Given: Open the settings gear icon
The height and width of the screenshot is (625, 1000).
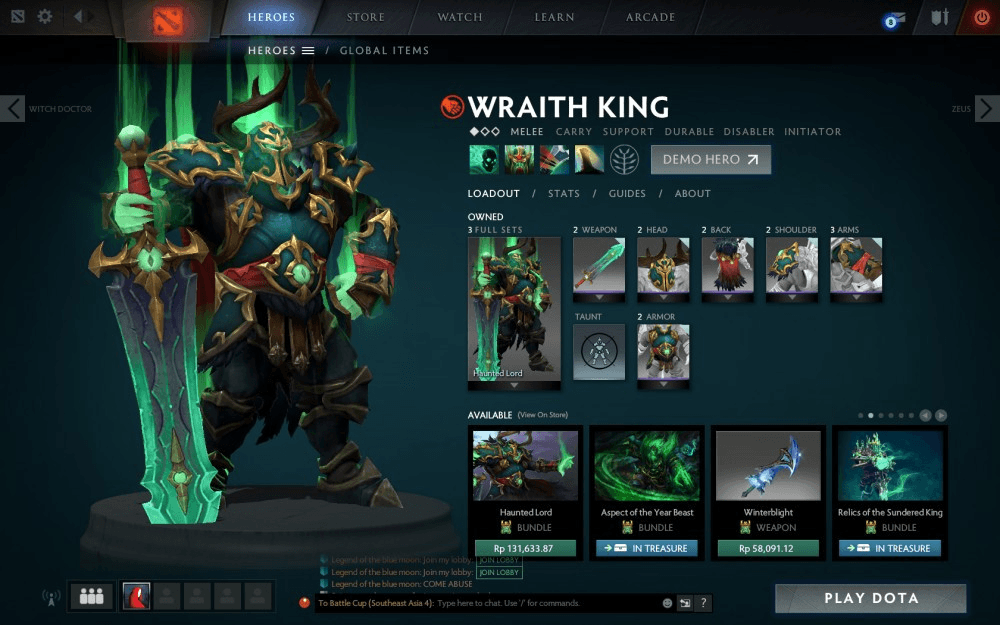Looking at the screenshot, I should (x=45, y=17).
